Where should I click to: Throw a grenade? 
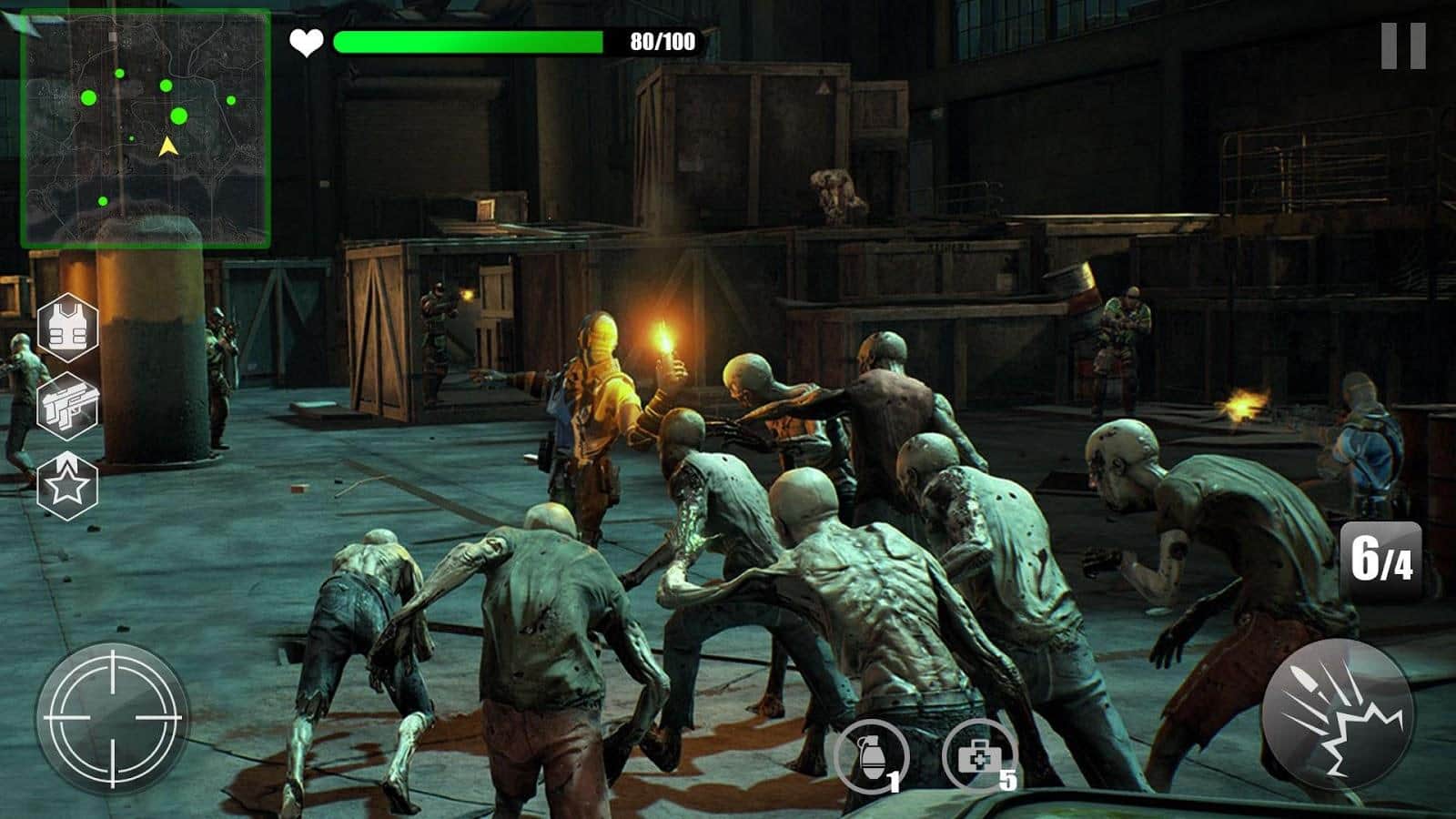tap(875, 755)
